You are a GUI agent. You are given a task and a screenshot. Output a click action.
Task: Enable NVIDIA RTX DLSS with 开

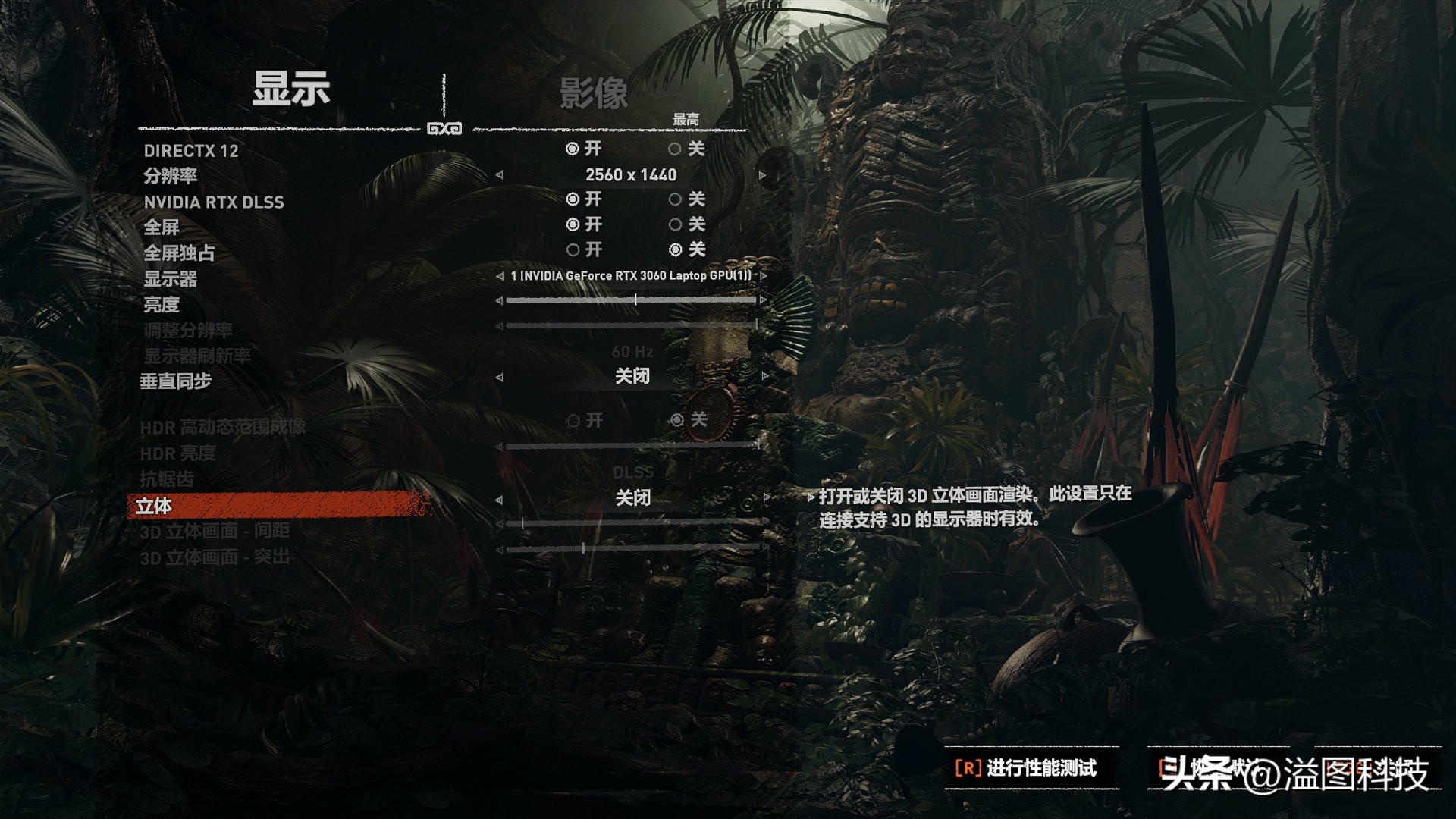[573, 199]
